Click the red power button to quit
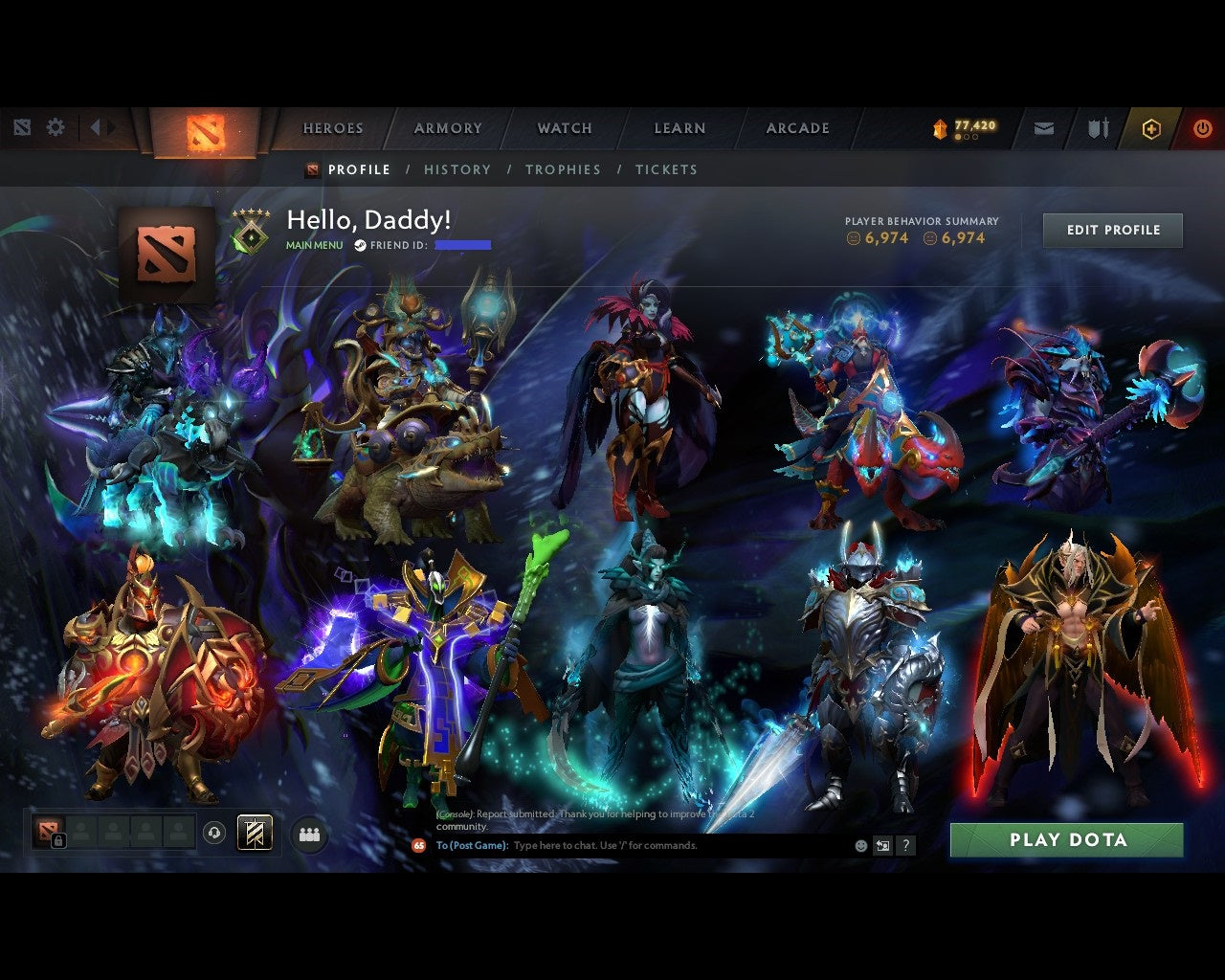 coord(1202,127)
